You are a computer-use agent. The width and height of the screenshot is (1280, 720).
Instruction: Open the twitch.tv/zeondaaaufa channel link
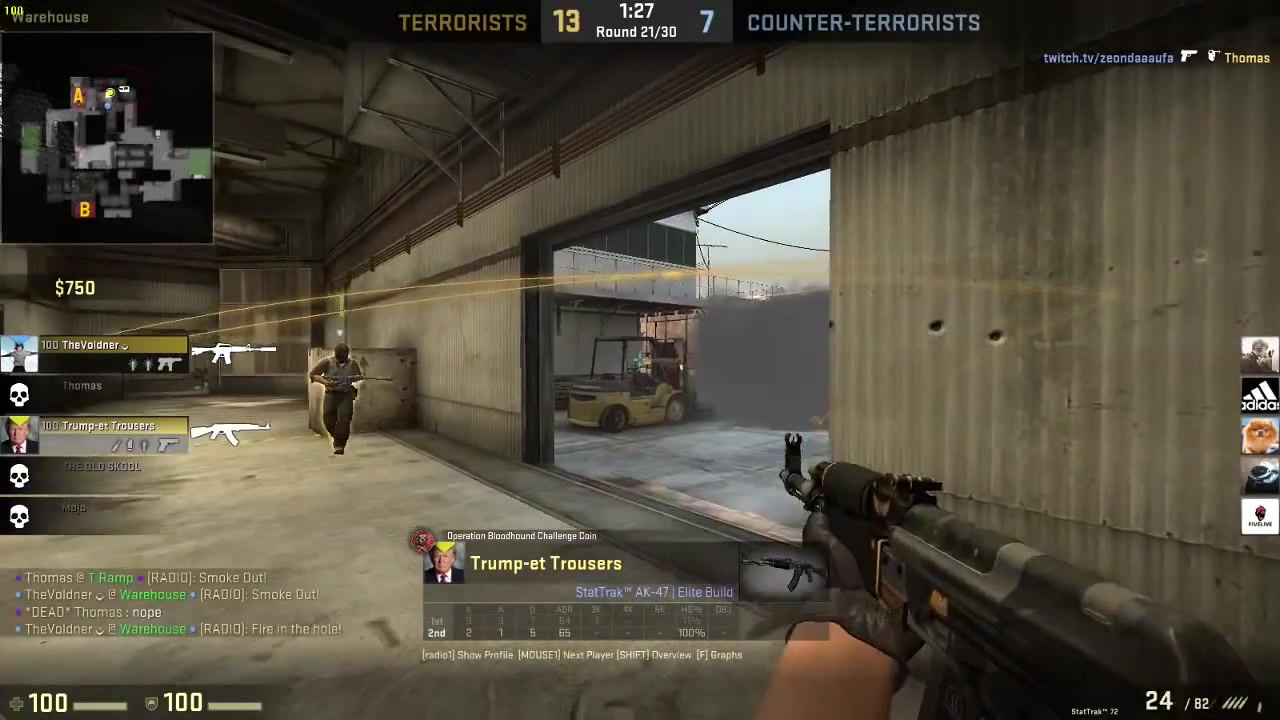[1108, 58]
